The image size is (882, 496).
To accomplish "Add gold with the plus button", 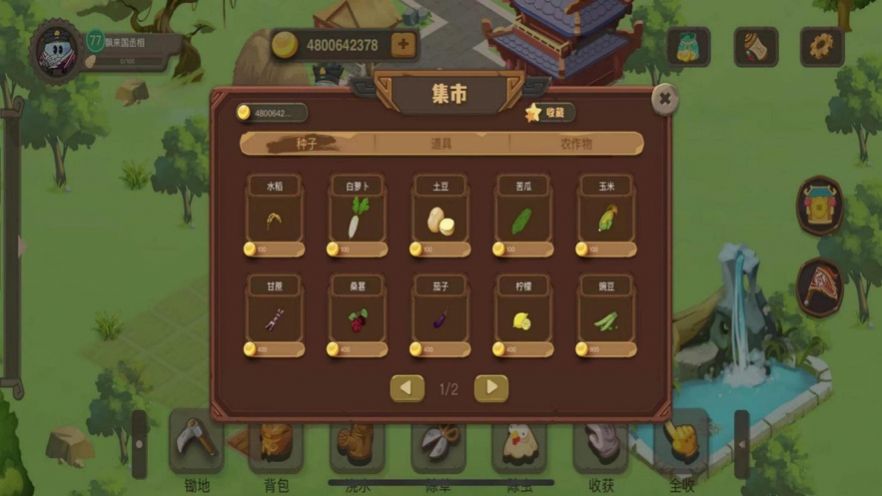I will point(402,45).
